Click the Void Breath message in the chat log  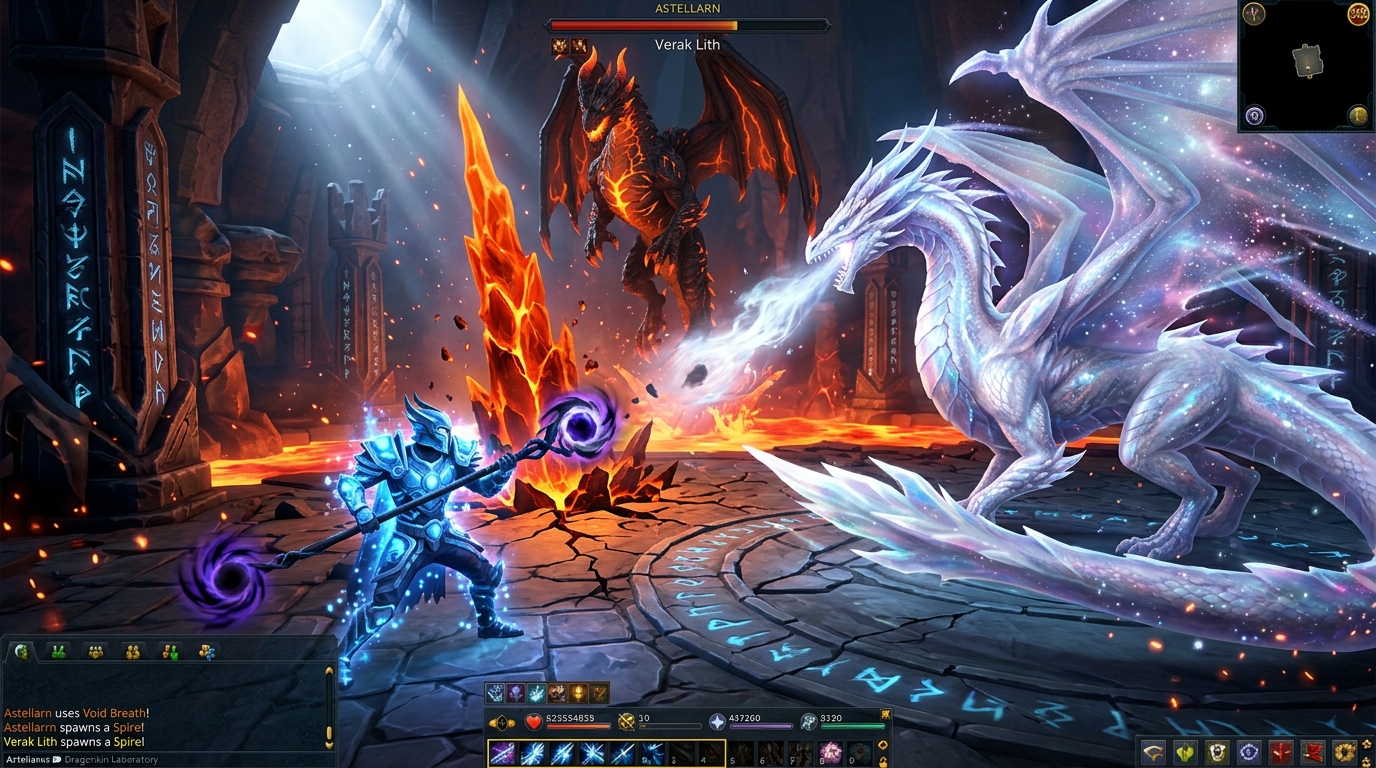(x=74, y=713)
